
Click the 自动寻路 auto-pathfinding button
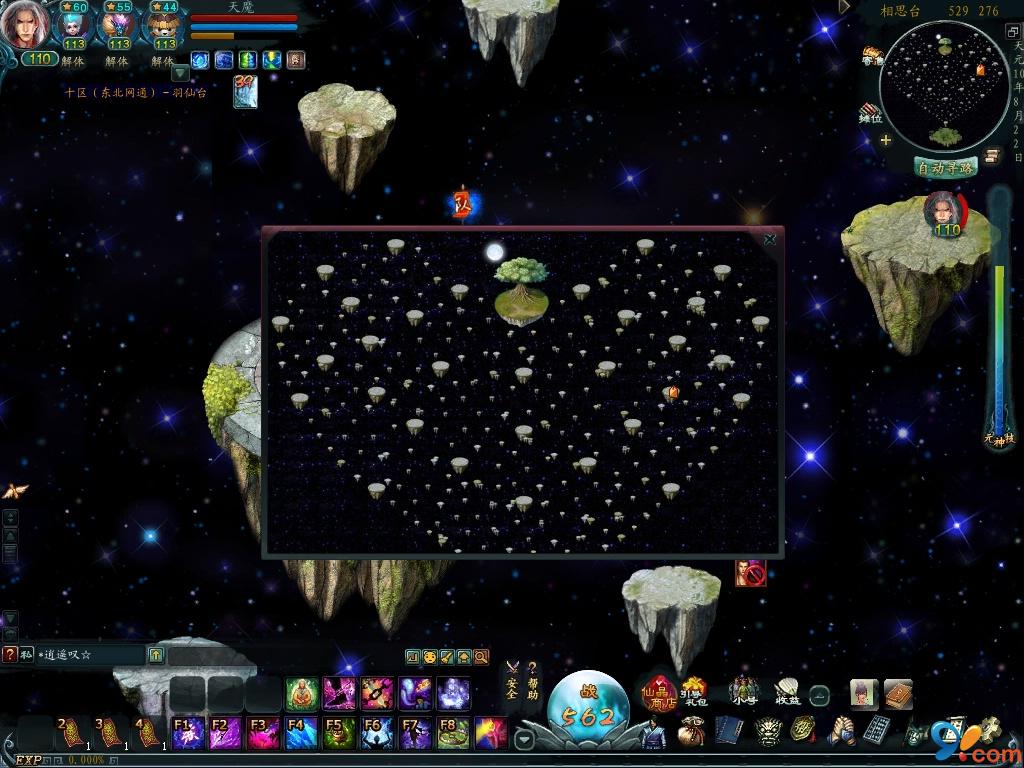[945, 168]
